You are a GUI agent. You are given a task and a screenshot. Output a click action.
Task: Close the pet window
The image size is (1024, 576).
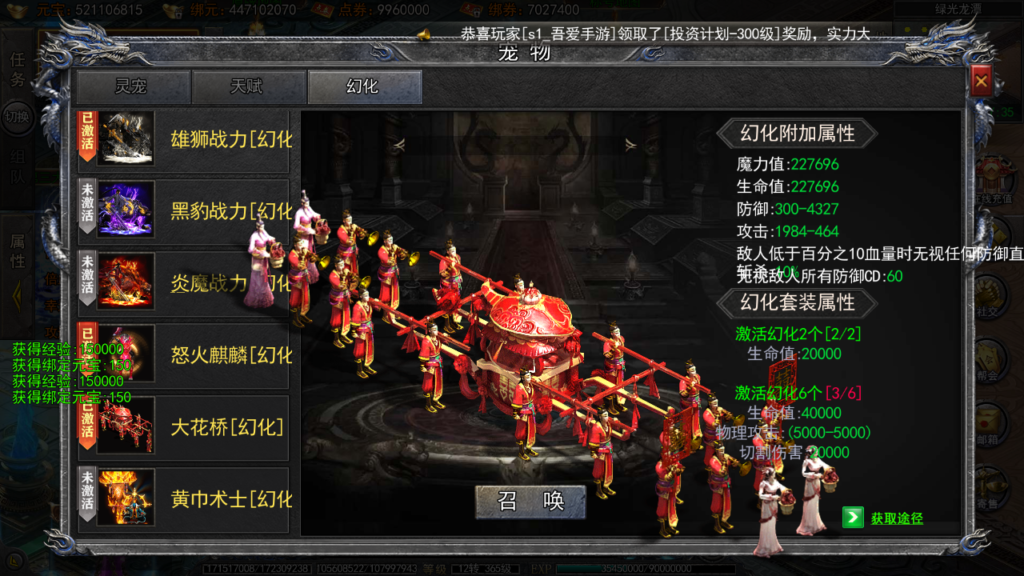[x=981, y=81]
